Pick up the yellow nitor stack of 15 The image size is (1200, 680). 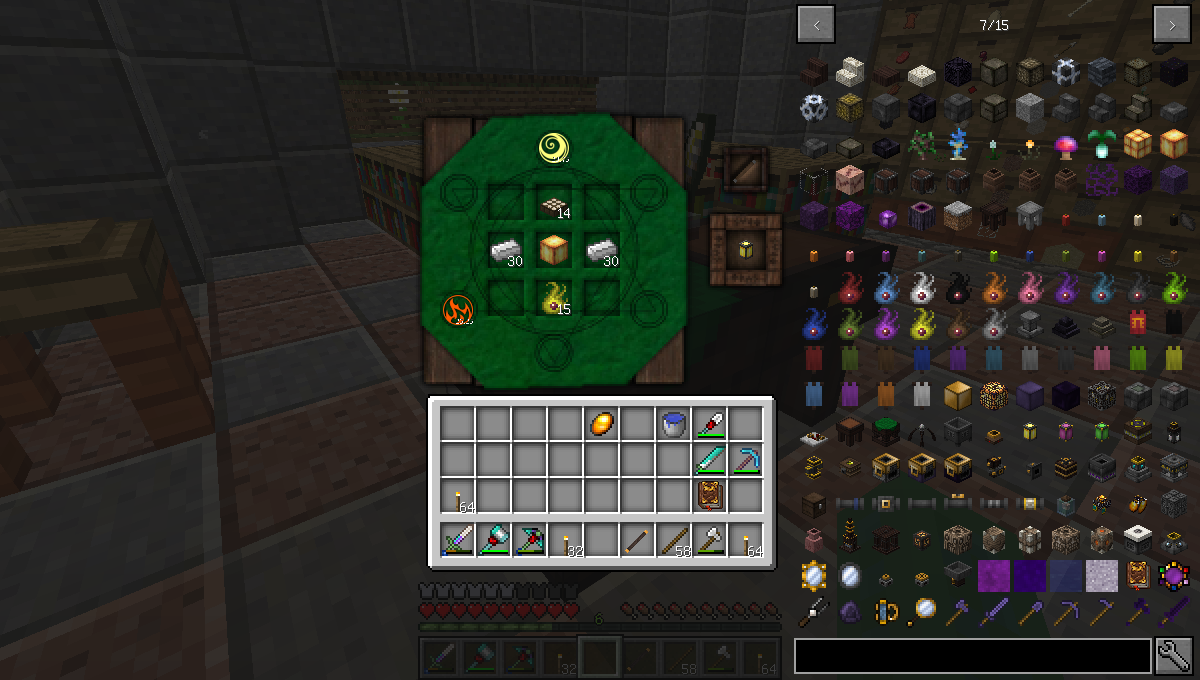point(554,298)
